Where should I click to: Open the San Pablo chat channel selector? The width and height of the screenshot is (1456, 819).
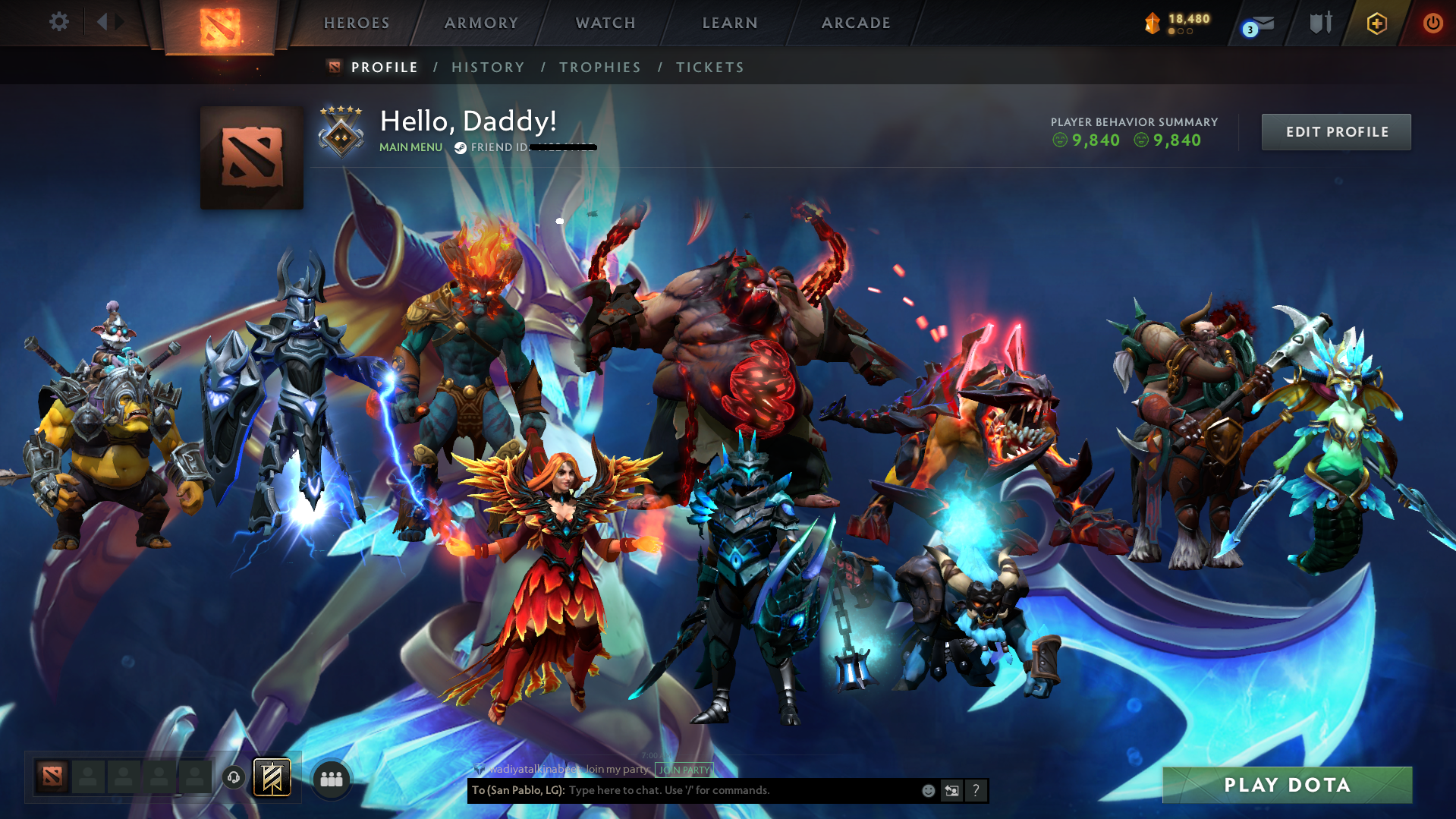[x=518, y=790]
